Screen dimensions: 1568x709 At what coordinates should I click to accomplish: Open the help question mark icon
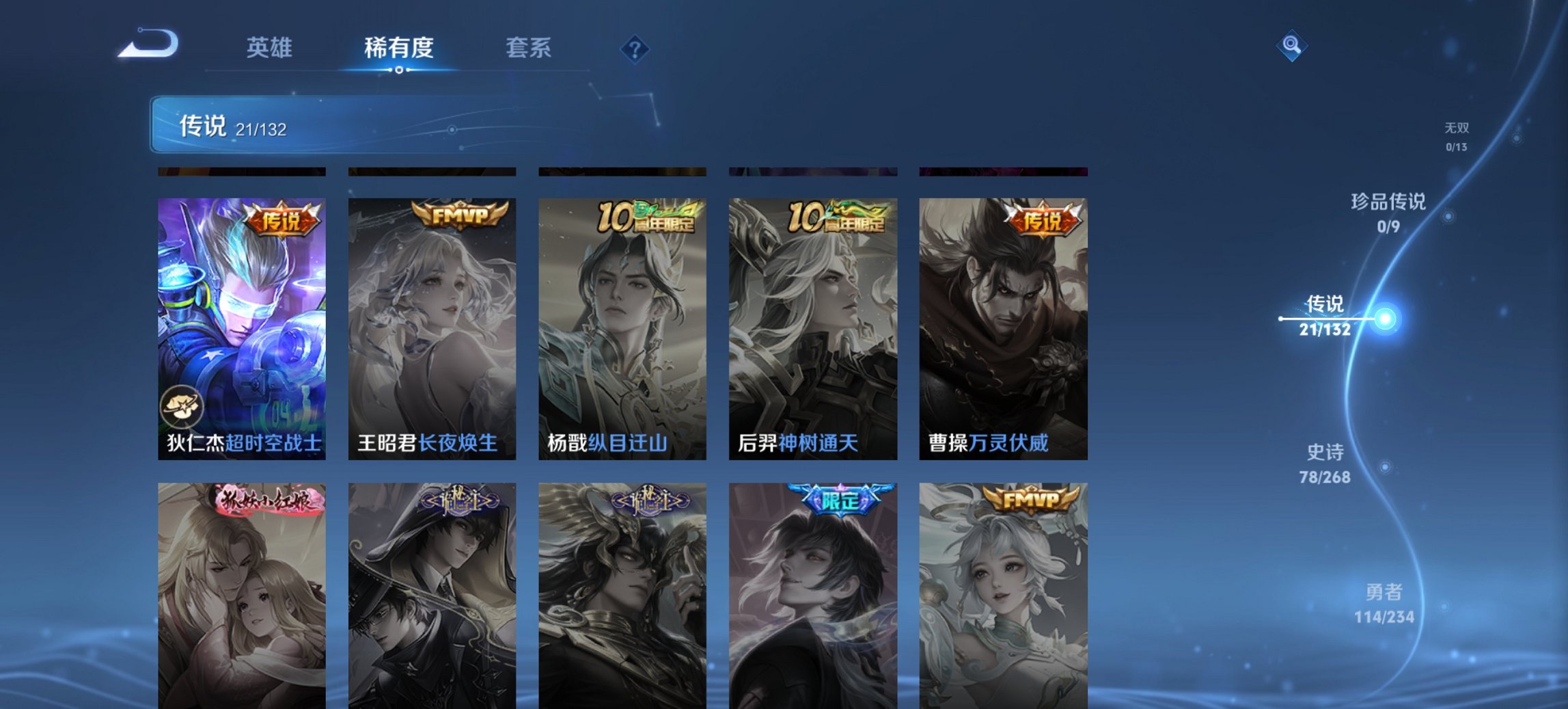pyautogui.click(x=634, y=50)
